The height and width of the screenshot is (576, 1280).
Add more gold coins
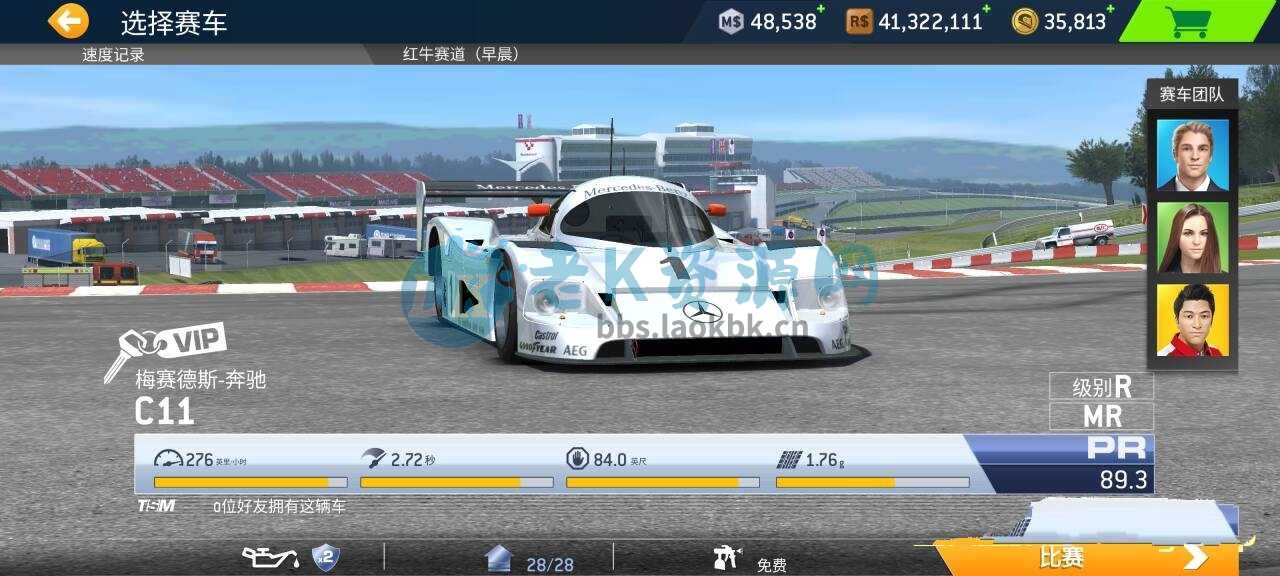pos(1110,9)
